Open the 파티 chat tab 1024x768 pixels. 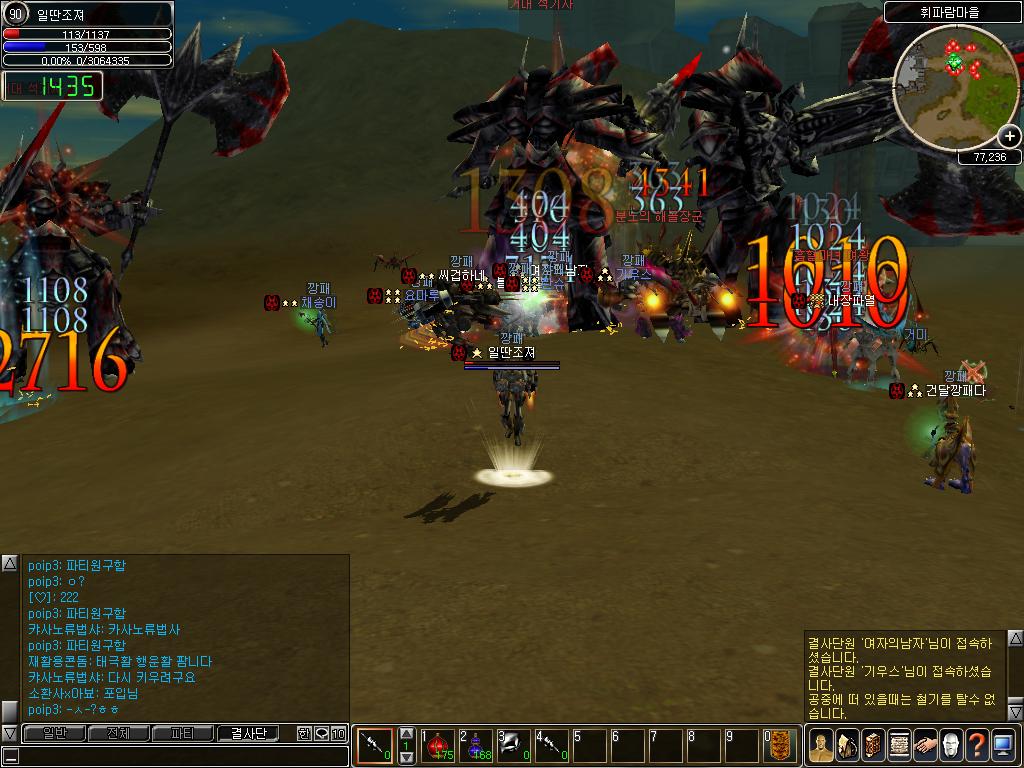[x=183, y=733]
